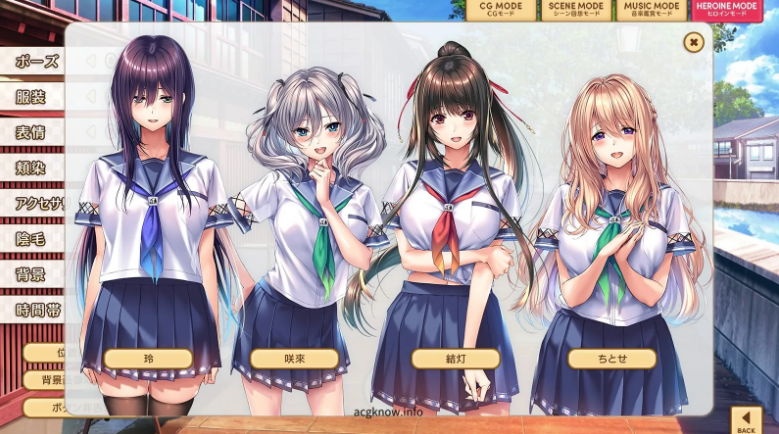Close the heroine selection panel
Viewport: 779px width, 434px height.
point(693,42)
